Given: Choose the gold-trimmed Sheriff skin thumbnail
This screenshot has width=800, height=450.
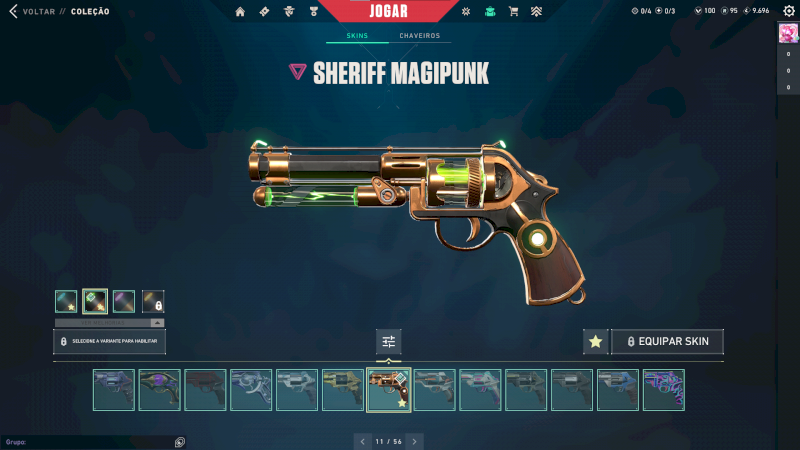Looking at the screenshot, I should pos(343,390).
